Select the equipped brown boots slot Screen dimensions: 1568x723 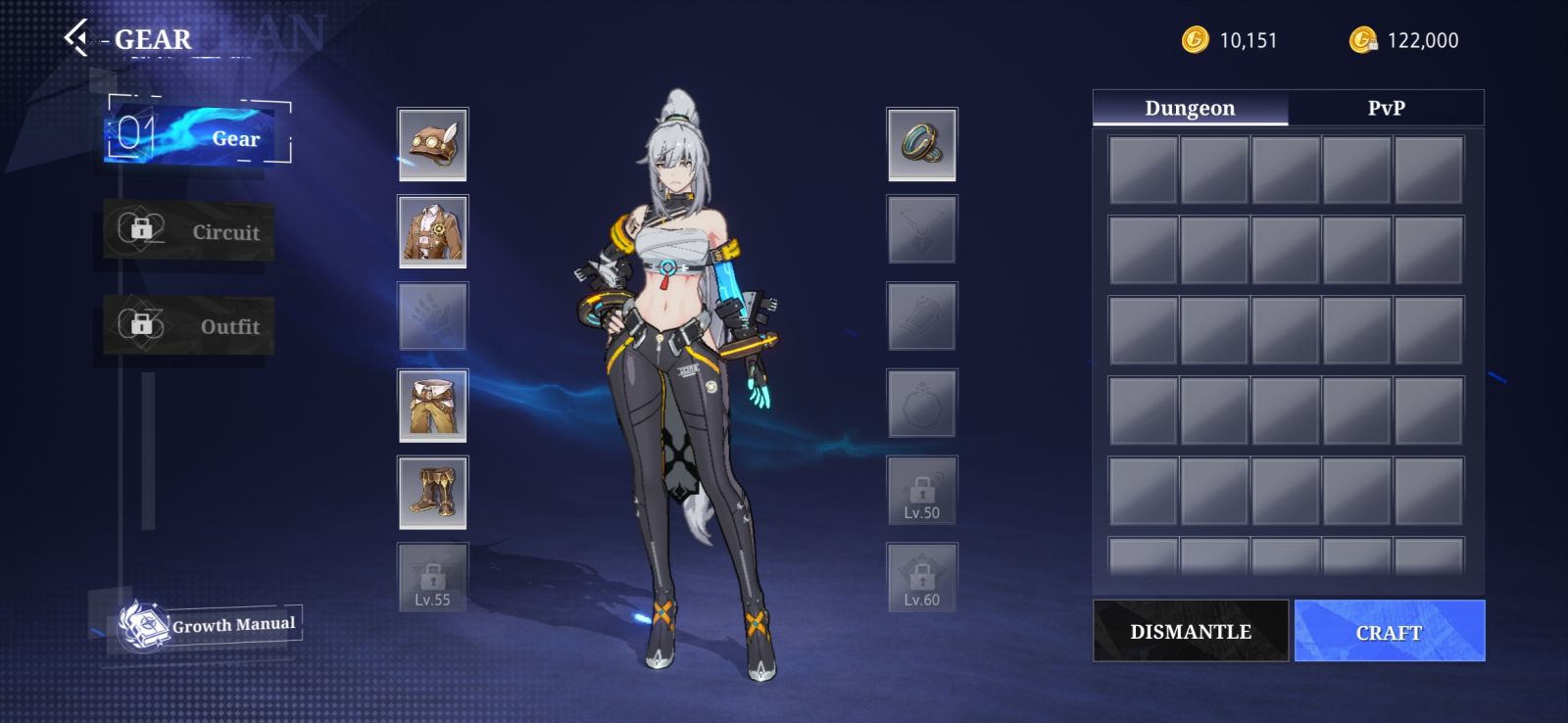pos(432,492)
